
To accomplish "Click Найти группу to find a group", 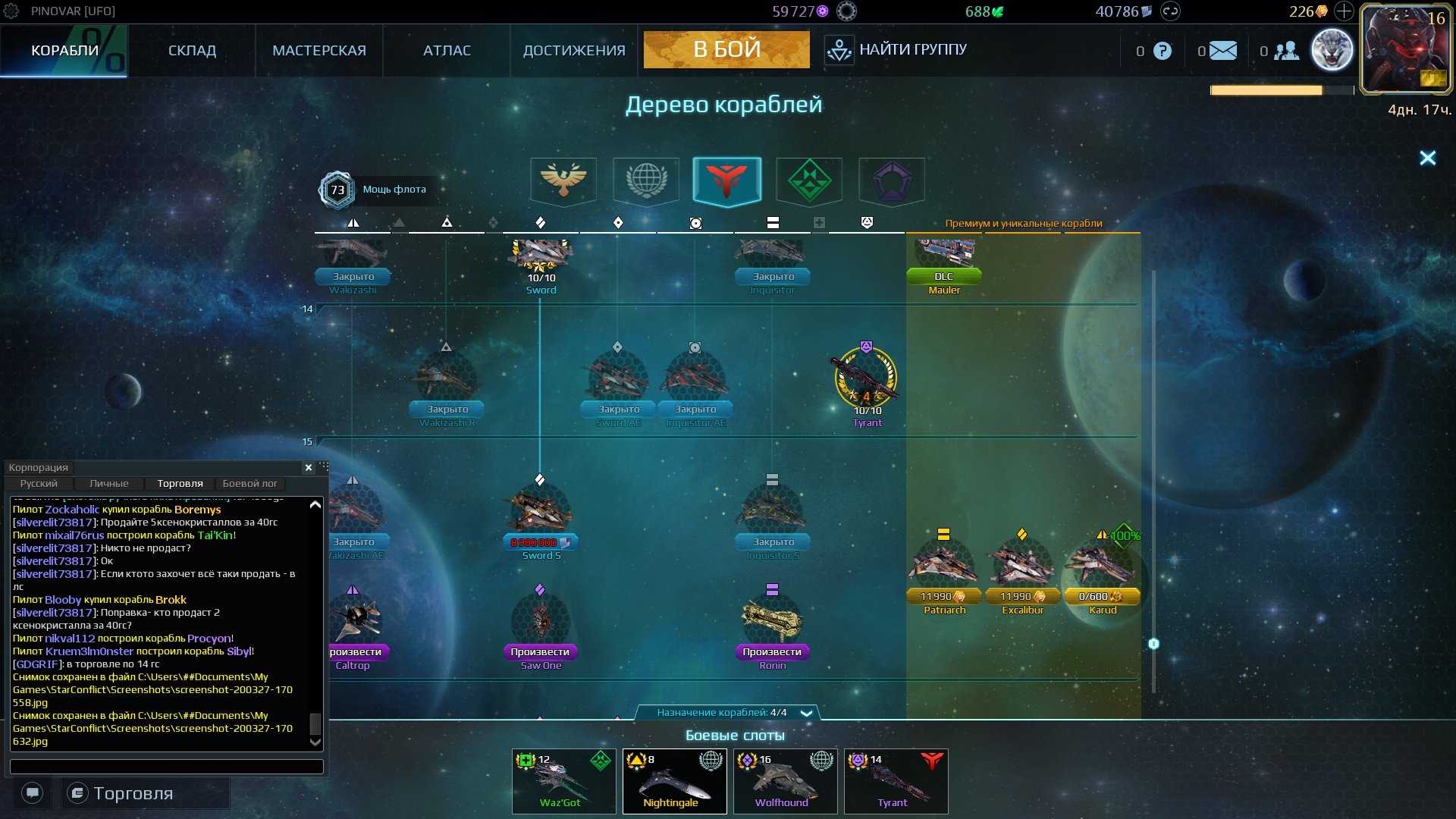I will point(896,50).
